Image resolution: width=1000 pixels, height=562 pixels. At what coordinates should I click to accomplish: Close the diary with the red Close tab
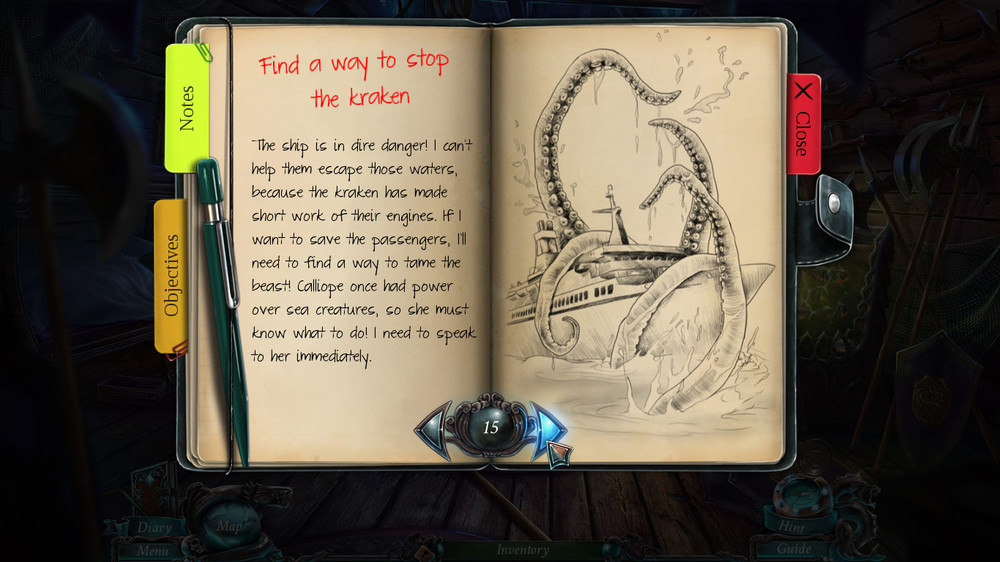tap(803, 123)
